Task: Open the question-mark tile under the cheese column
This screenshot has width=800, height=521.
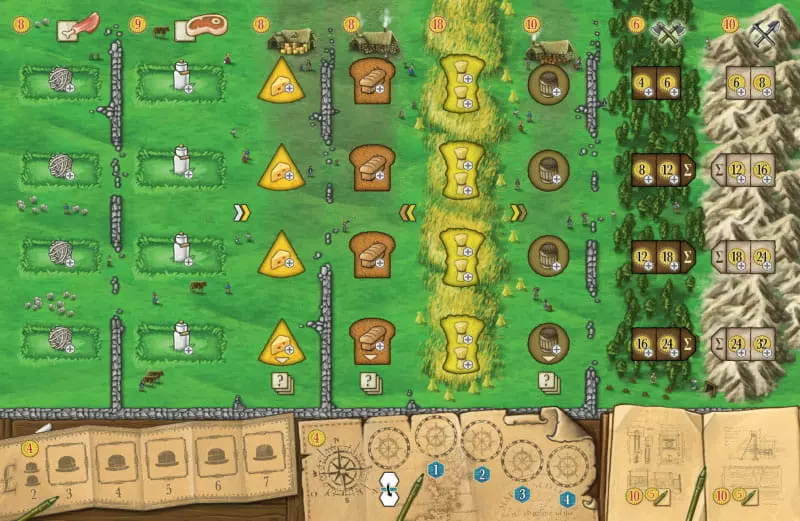Action: 282,381
